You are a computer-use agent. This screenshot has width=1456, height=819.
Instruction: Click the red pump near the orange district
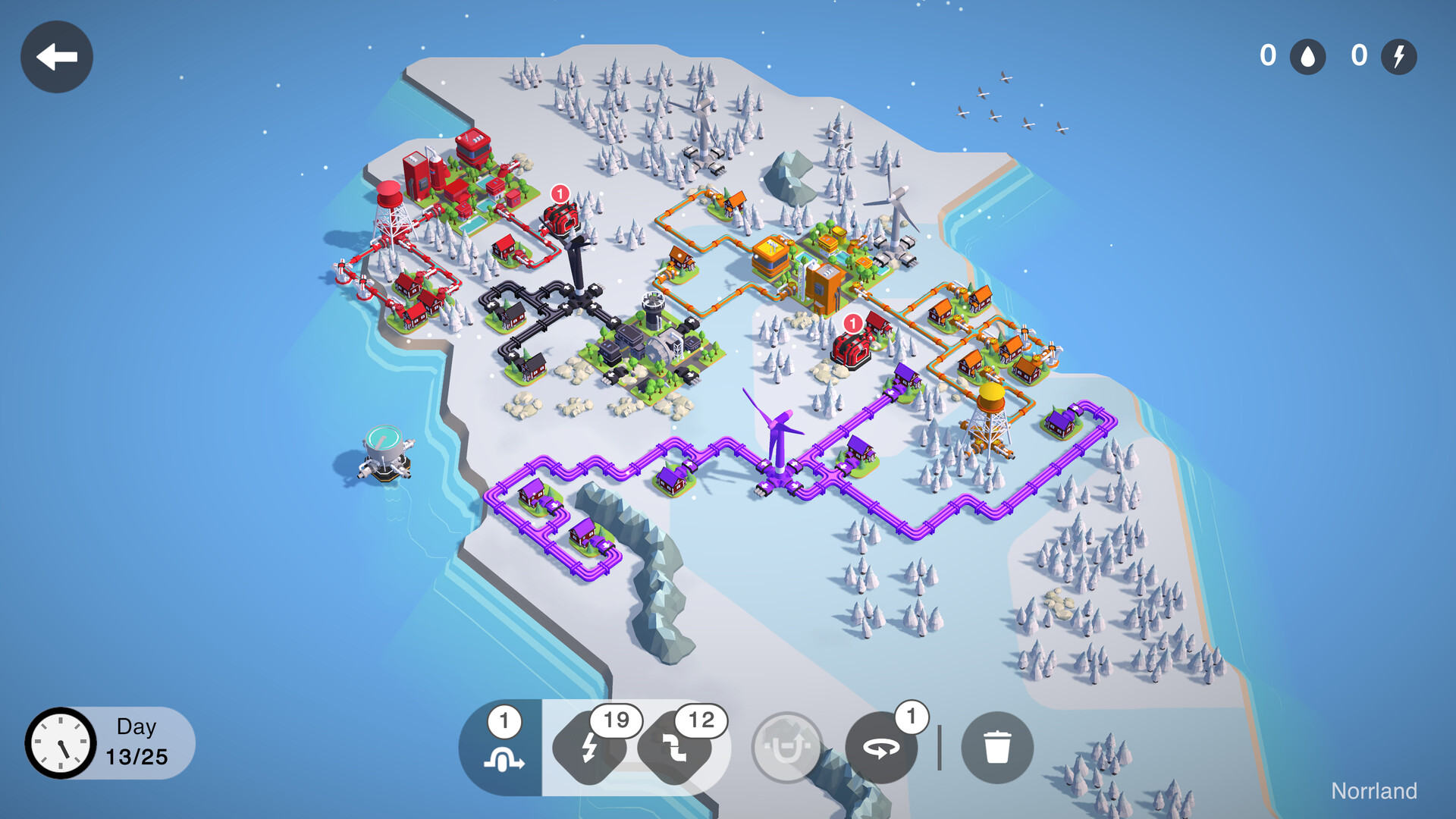851,349
